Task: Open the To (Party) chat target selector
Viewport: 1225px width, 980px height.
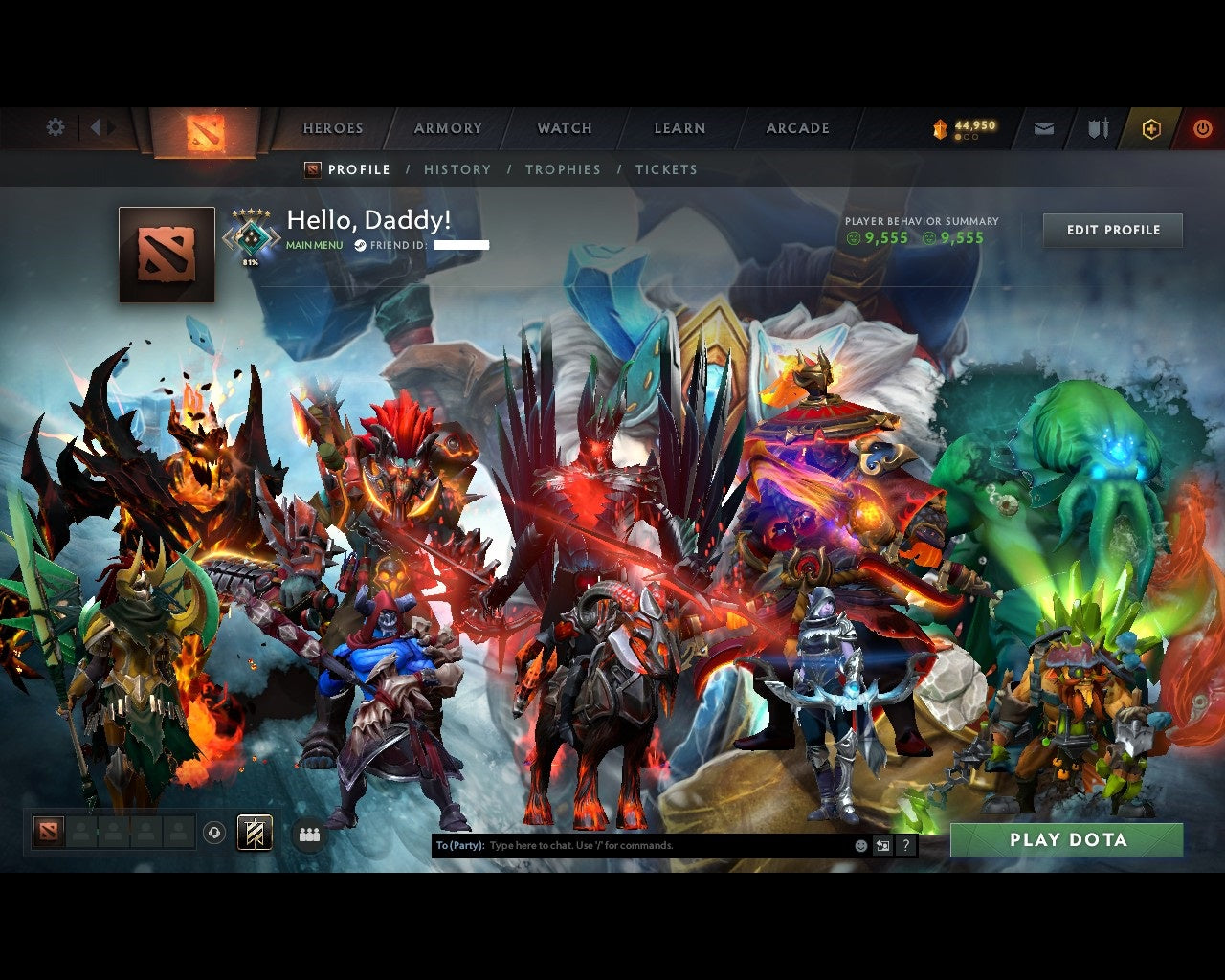Action: click(457, 845)
